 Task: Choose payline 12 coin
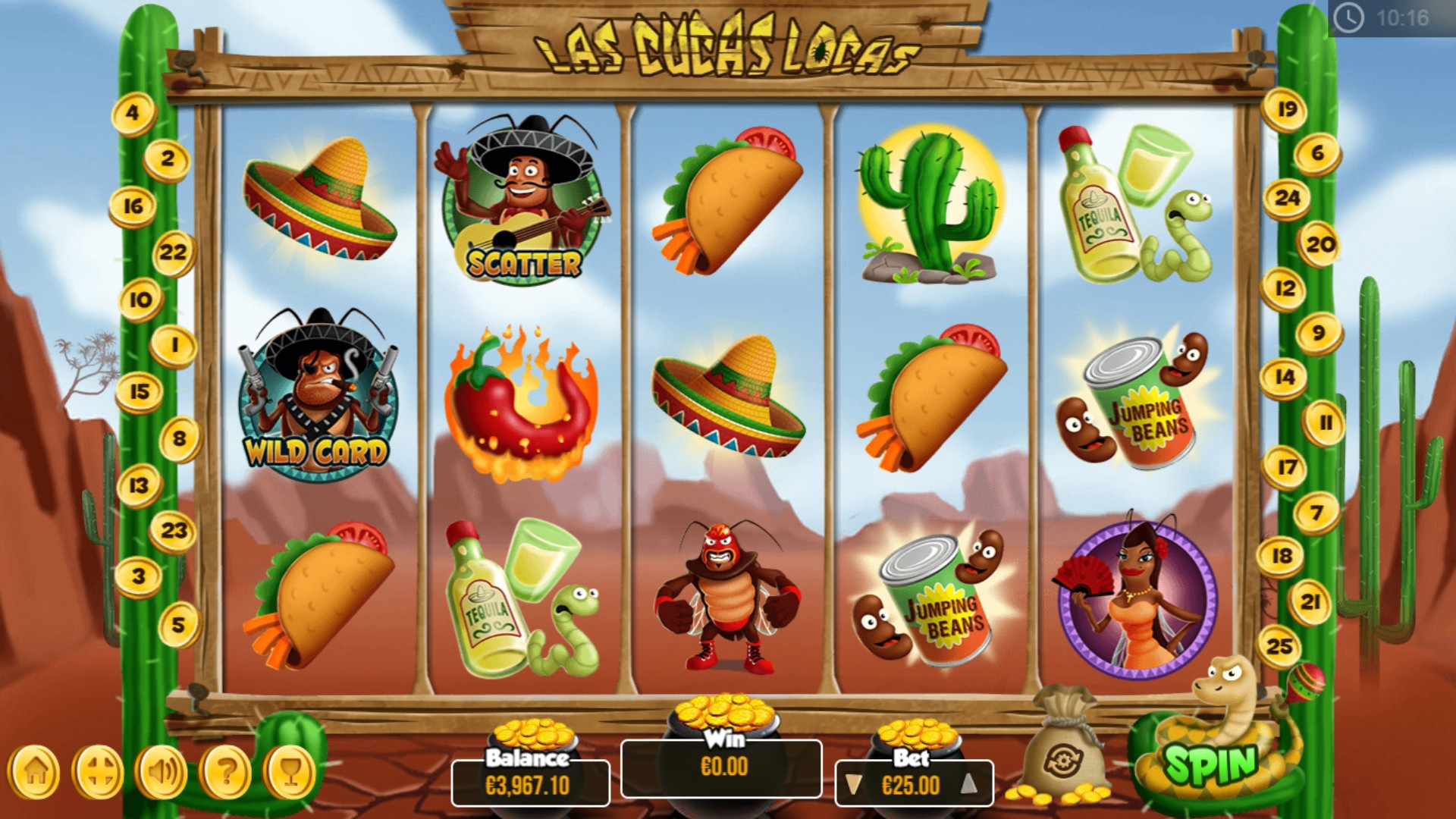pyautogui.click(x=1284, y=289)
